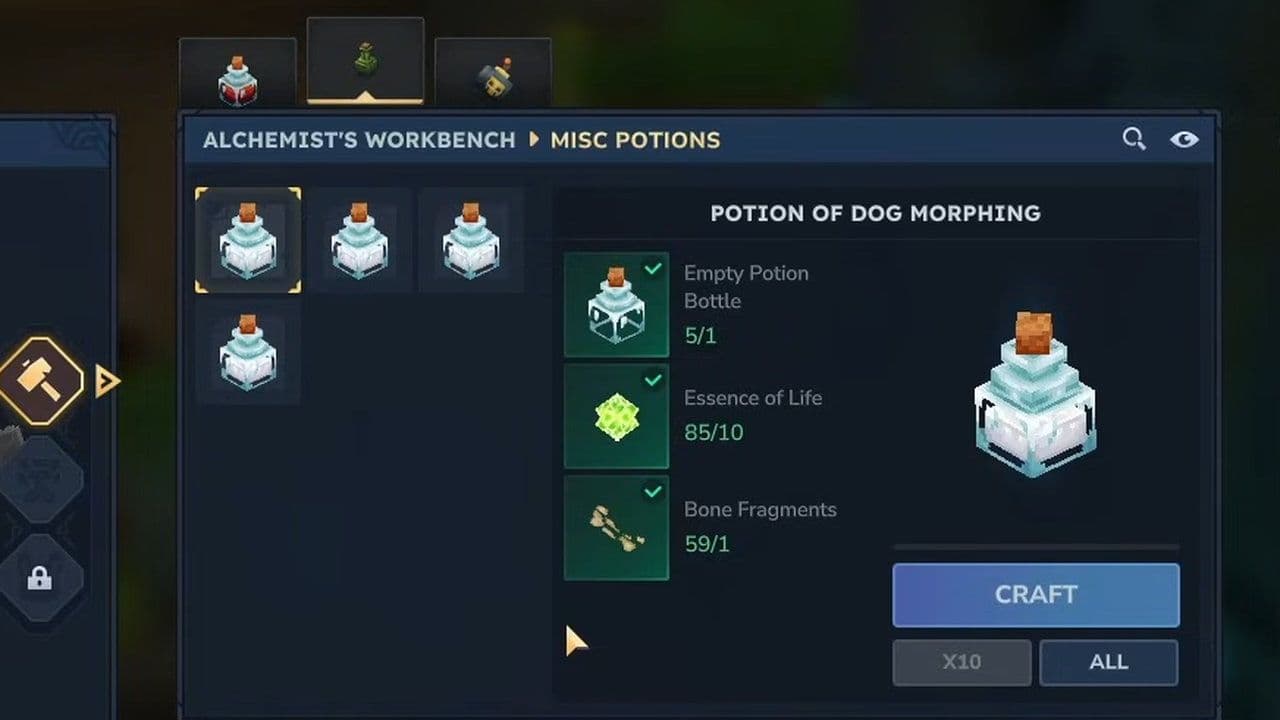
Task: Open the search magnifier in the header
Action: pyautogui.click(x=1134, y=139)
